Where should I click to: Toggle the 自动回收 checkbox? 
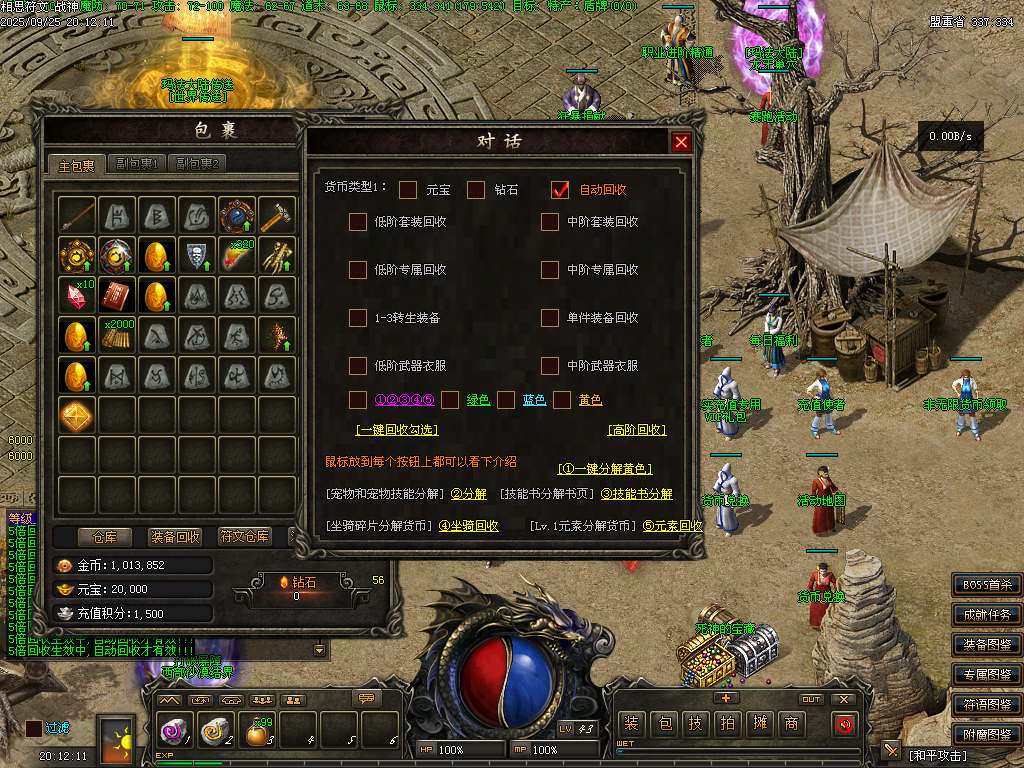[560, 190]
